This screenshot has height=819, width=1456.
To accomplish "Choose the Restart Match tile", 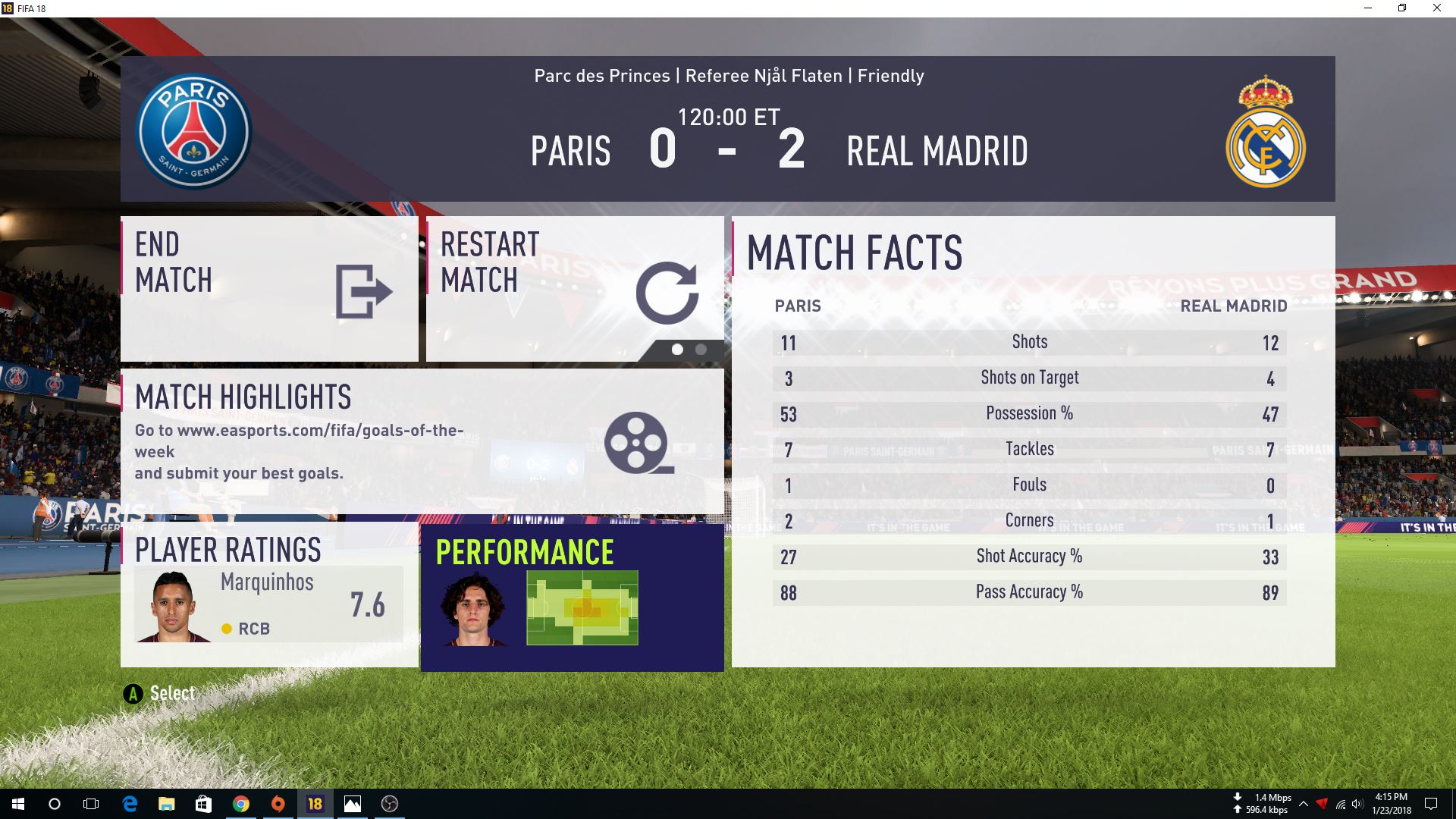I will coord(575,288).
